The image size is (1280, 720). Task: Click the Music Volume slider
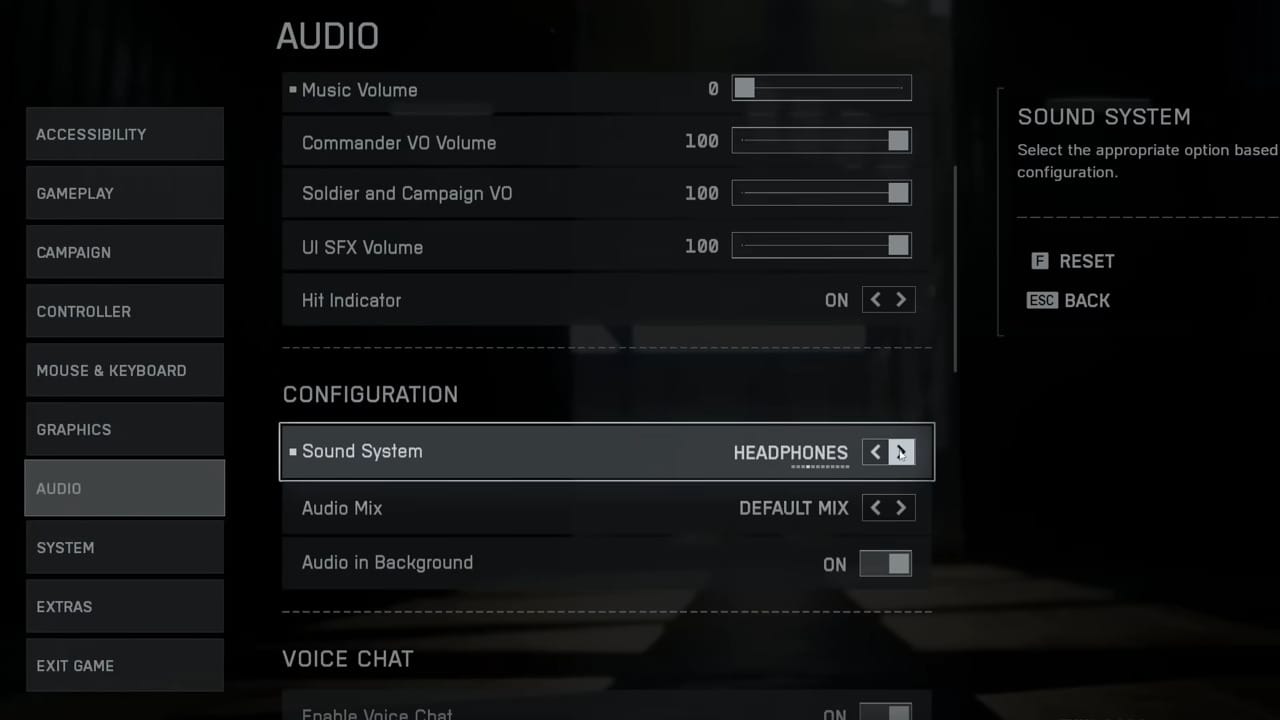click(821, 89)
